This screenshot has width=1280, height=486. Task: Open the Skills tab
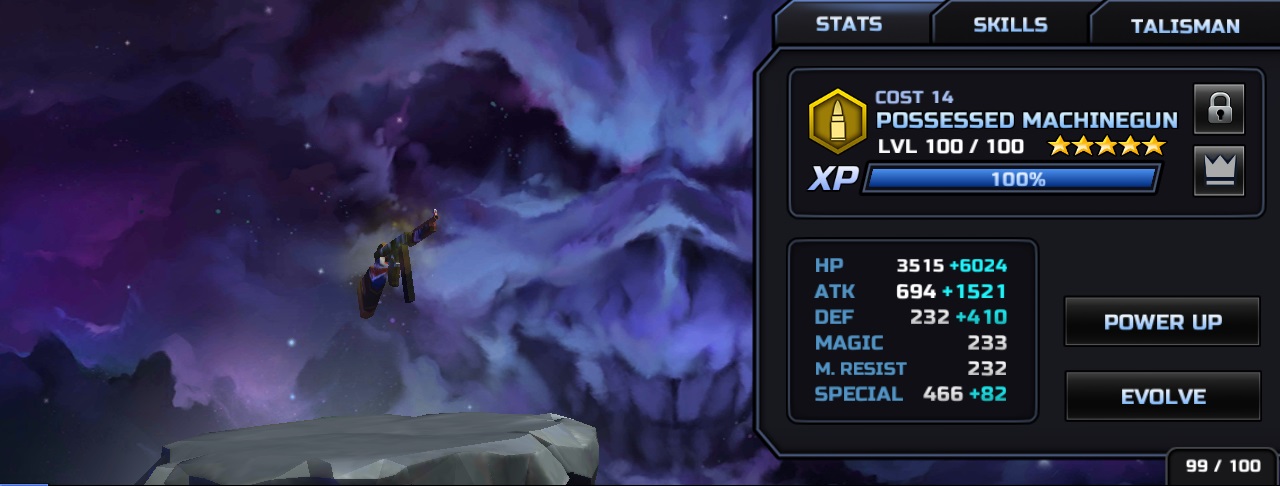[x=1010, y=25]
